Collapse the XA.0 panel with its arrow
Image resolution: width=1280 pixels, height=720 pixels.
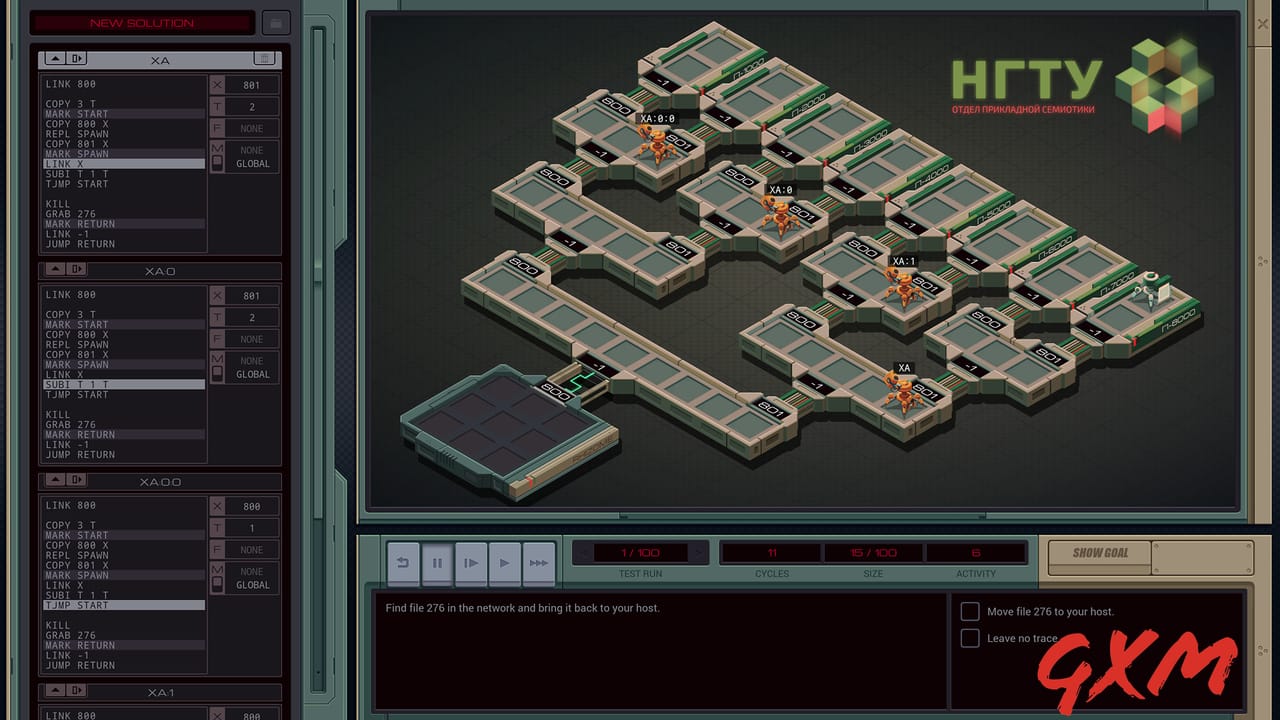click(55, 270)
